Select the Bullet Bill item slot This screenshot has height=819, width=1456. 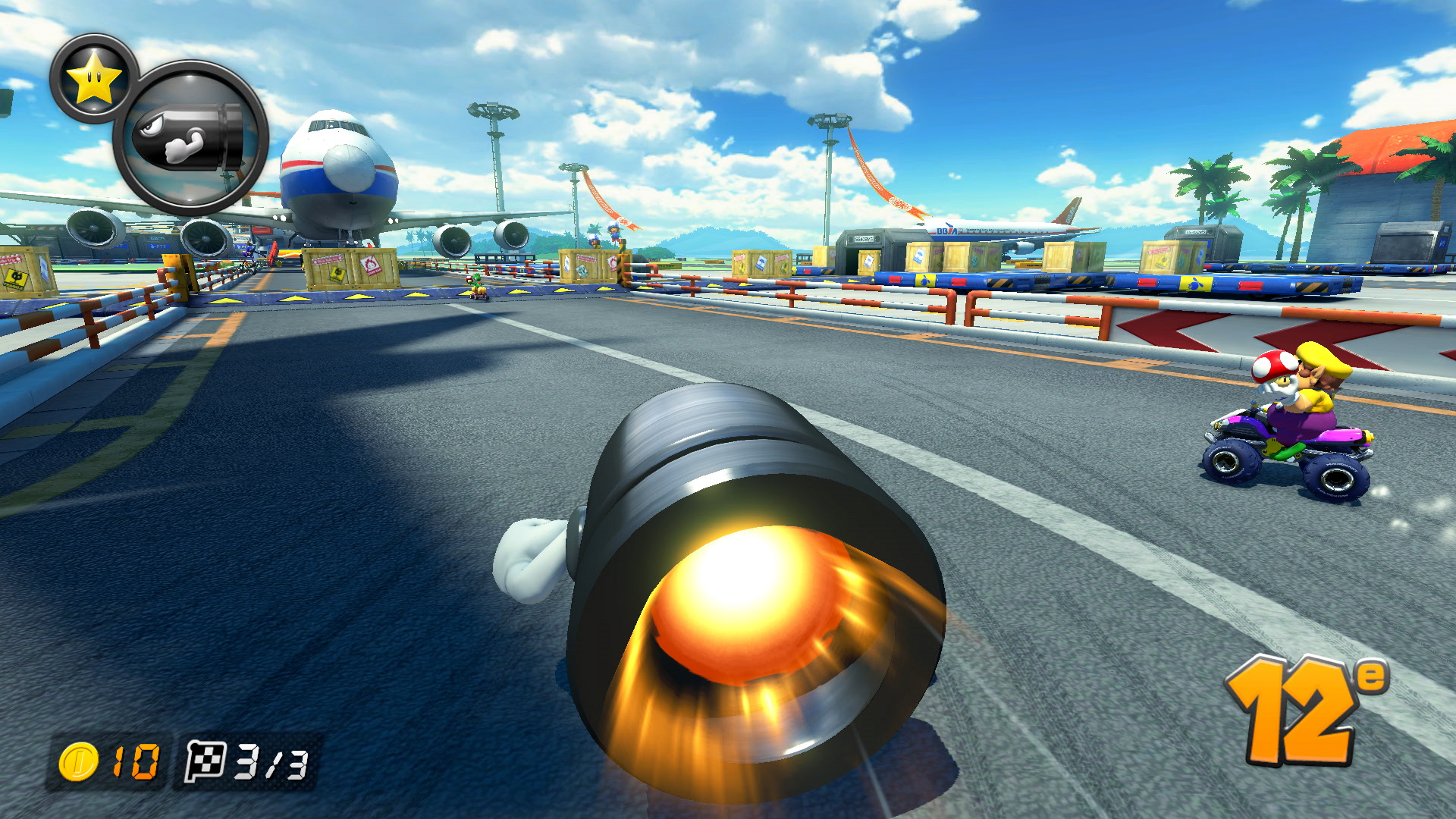(x=190, y=138)
